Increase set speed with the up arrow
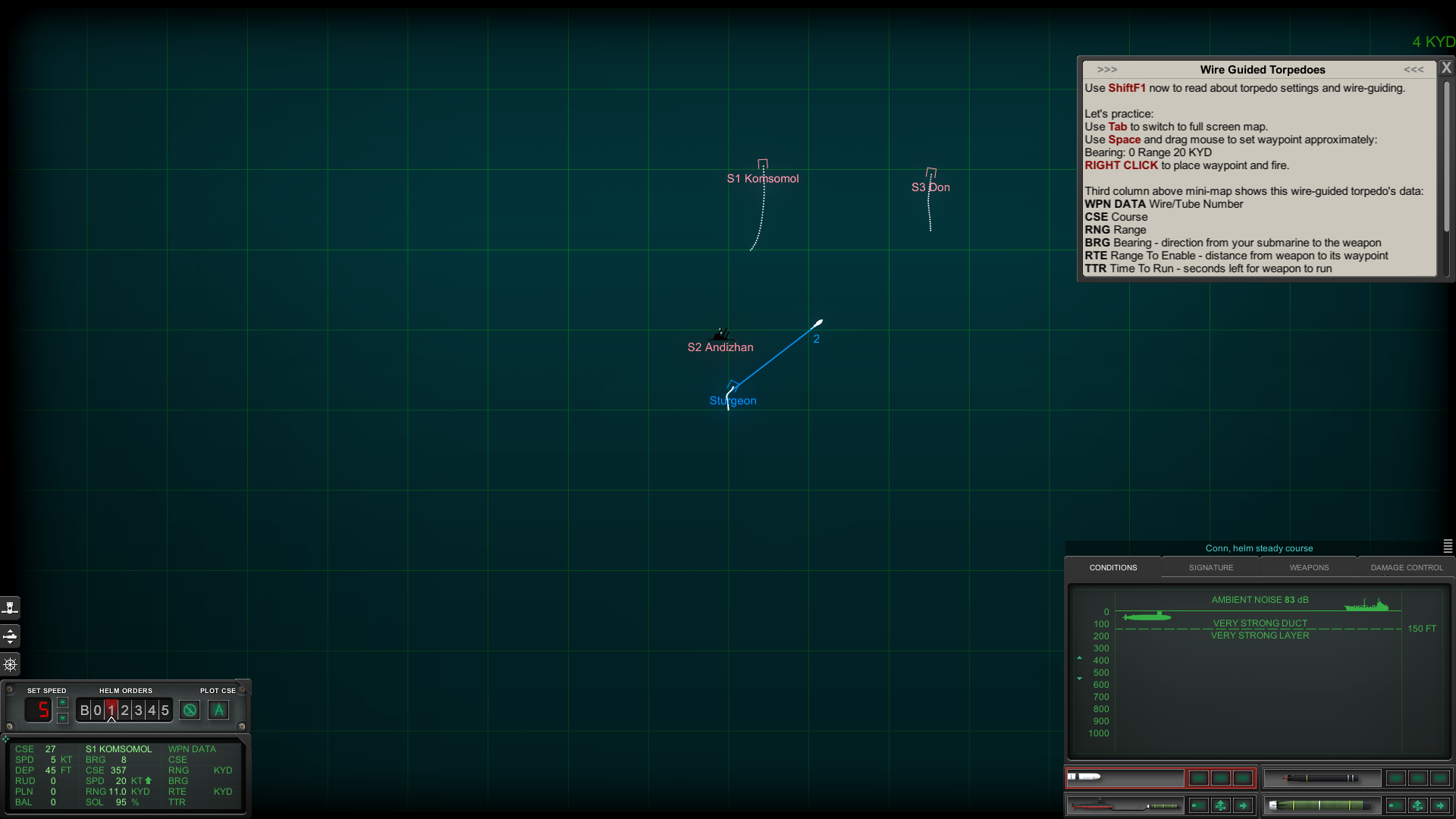The width and height of the screenshot is (1456, 819). [63, 702]
